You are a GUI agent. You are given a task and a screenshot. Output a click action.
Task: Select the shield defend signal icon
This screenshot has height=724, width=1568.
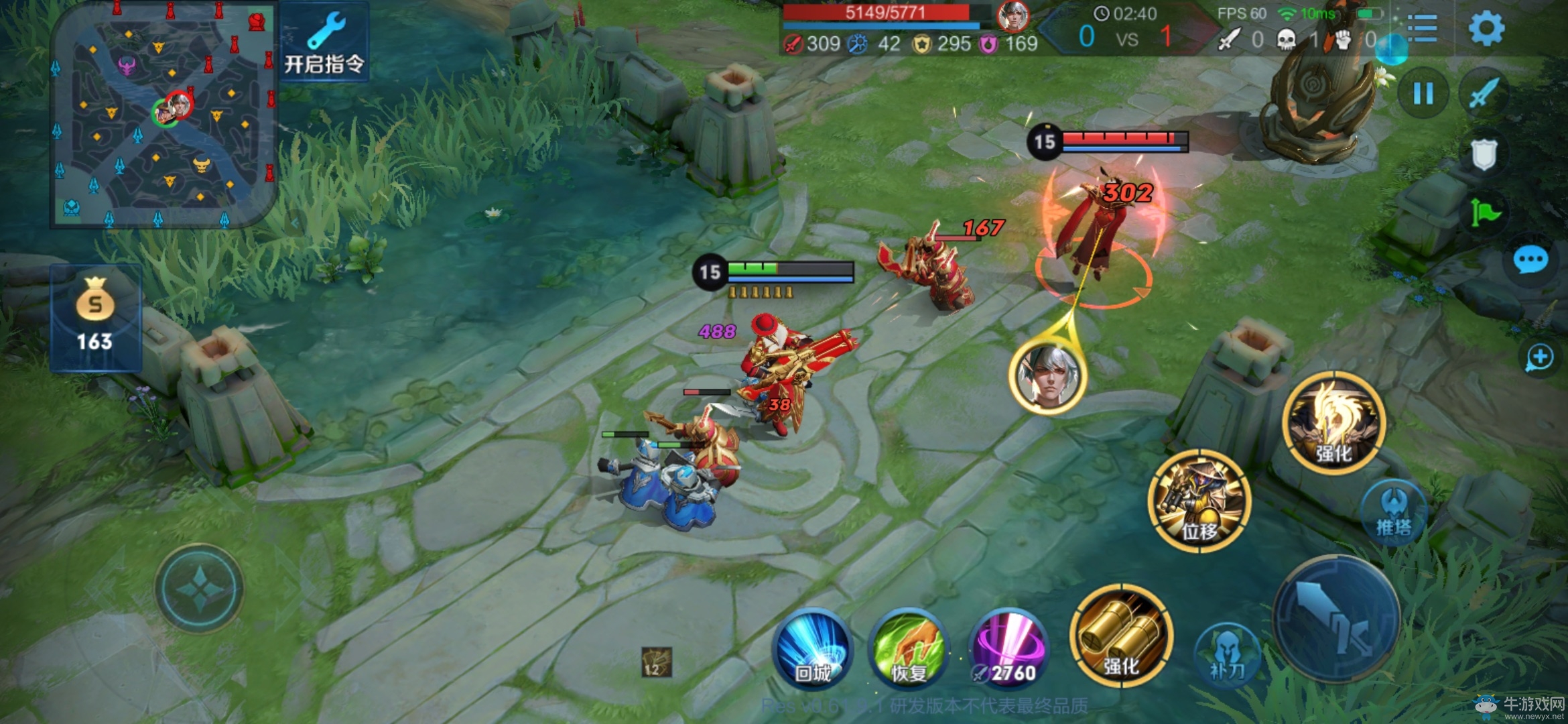tap(1484, 154)
